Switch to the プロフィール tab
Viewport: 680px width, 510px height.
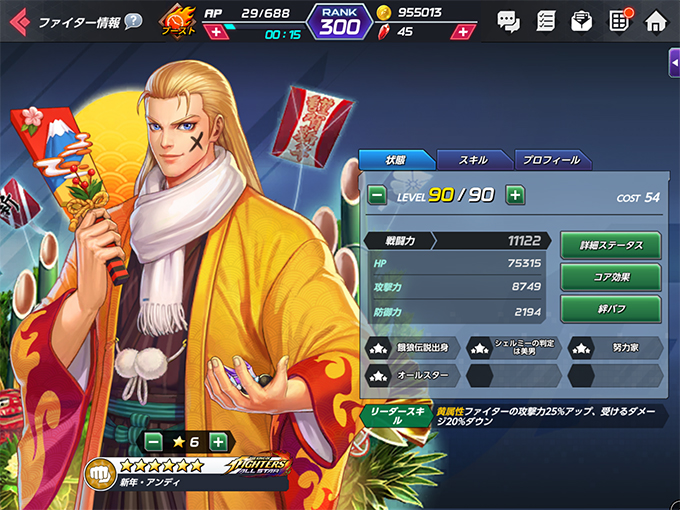[x=551, y=160]
